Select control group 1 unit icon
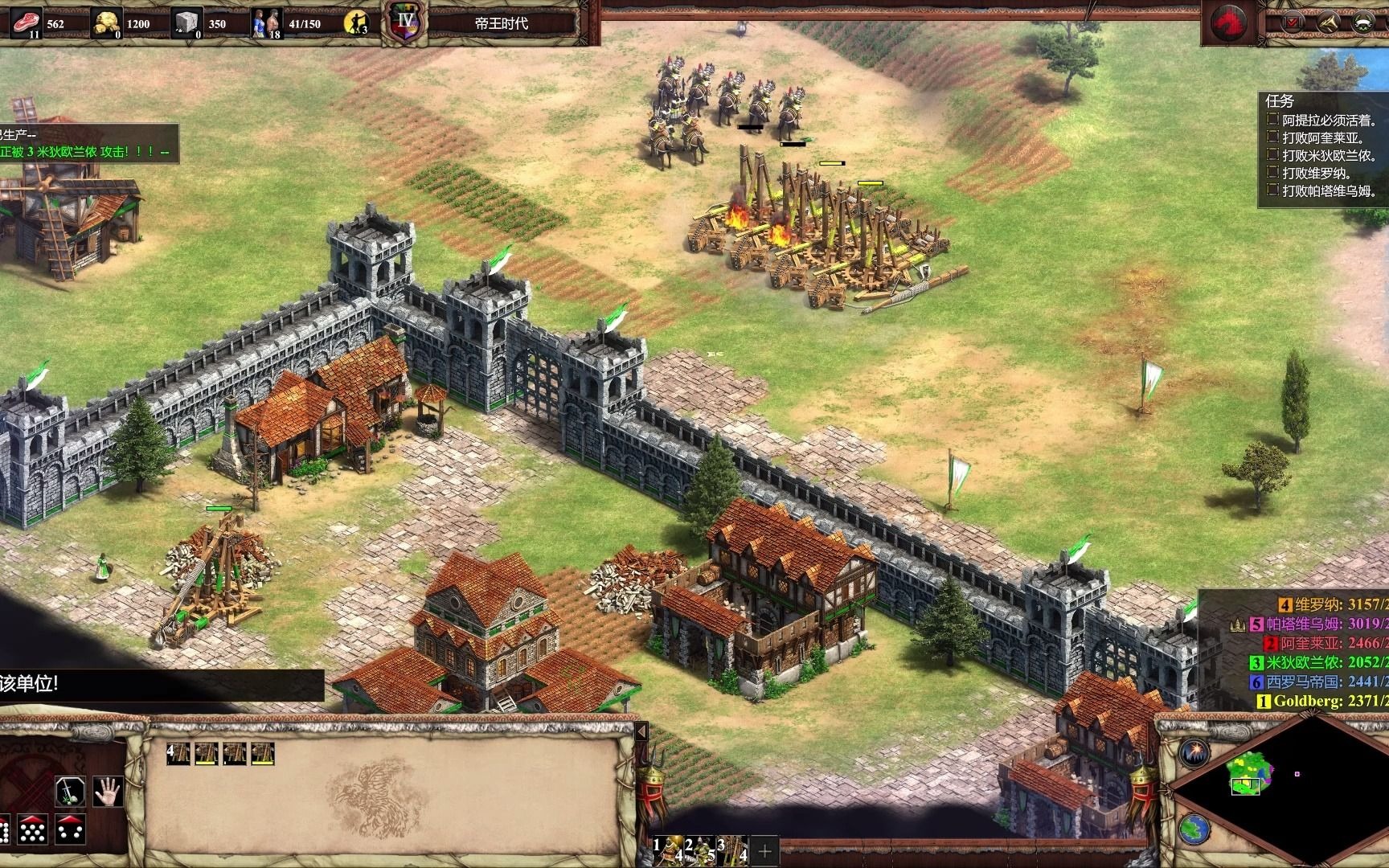The width and height of the screenshot is (1389, 868). point(668,850)
